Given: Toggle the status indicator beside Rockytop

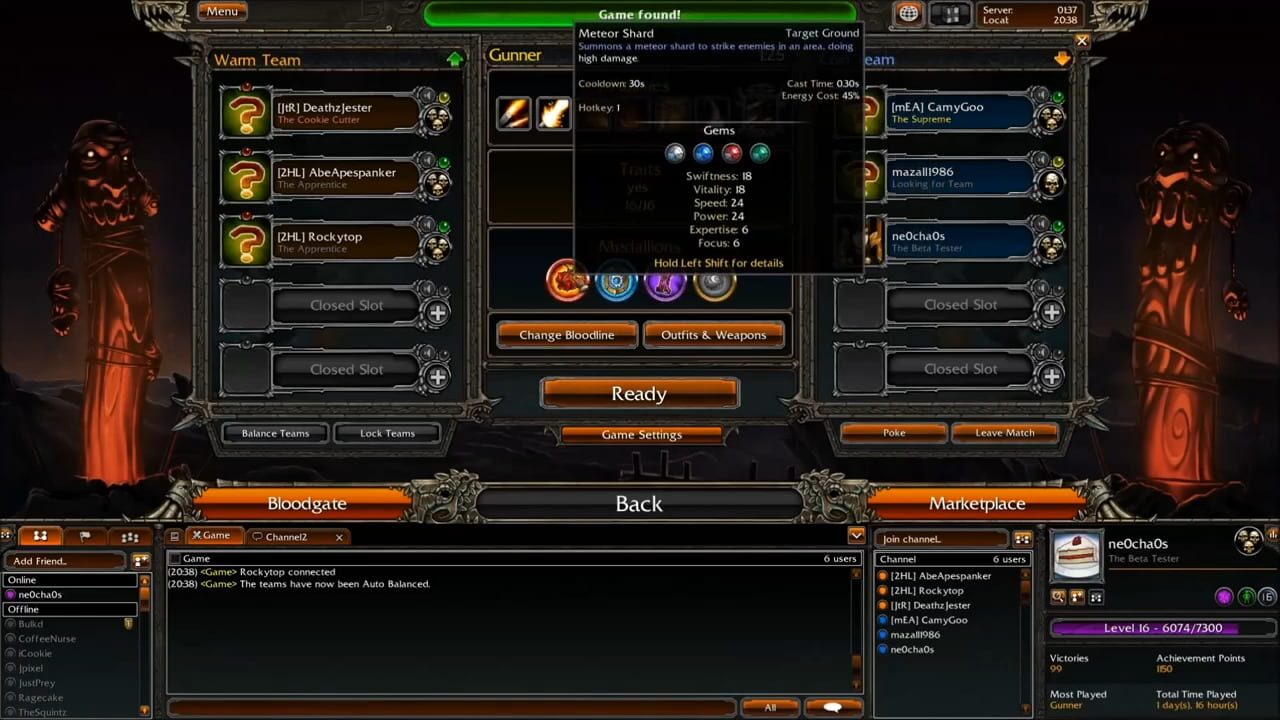Looking at the screenshot, I should point(443,225).
